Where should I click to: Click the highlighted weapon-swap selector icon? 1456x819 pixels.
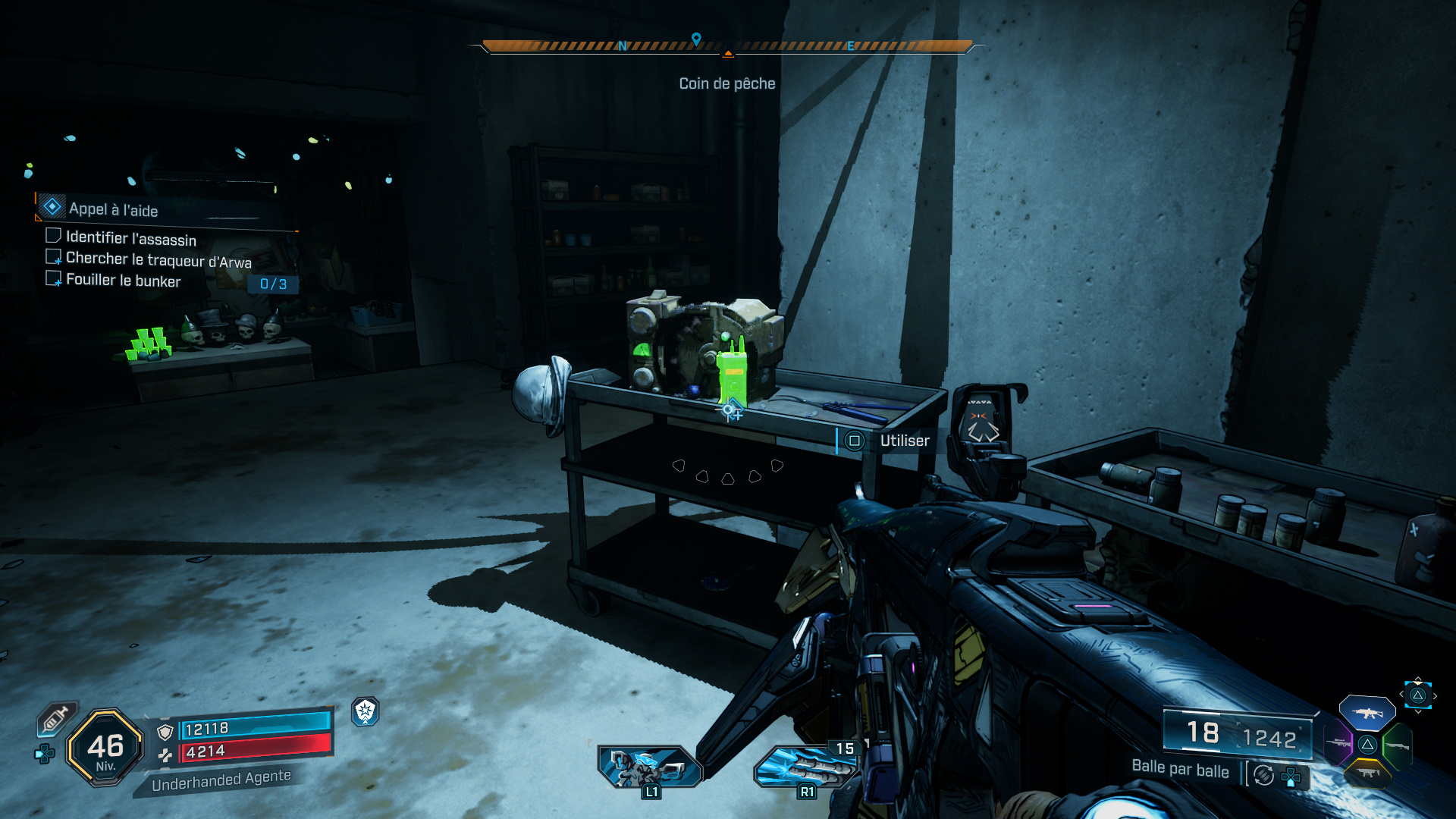[1417, 695]
